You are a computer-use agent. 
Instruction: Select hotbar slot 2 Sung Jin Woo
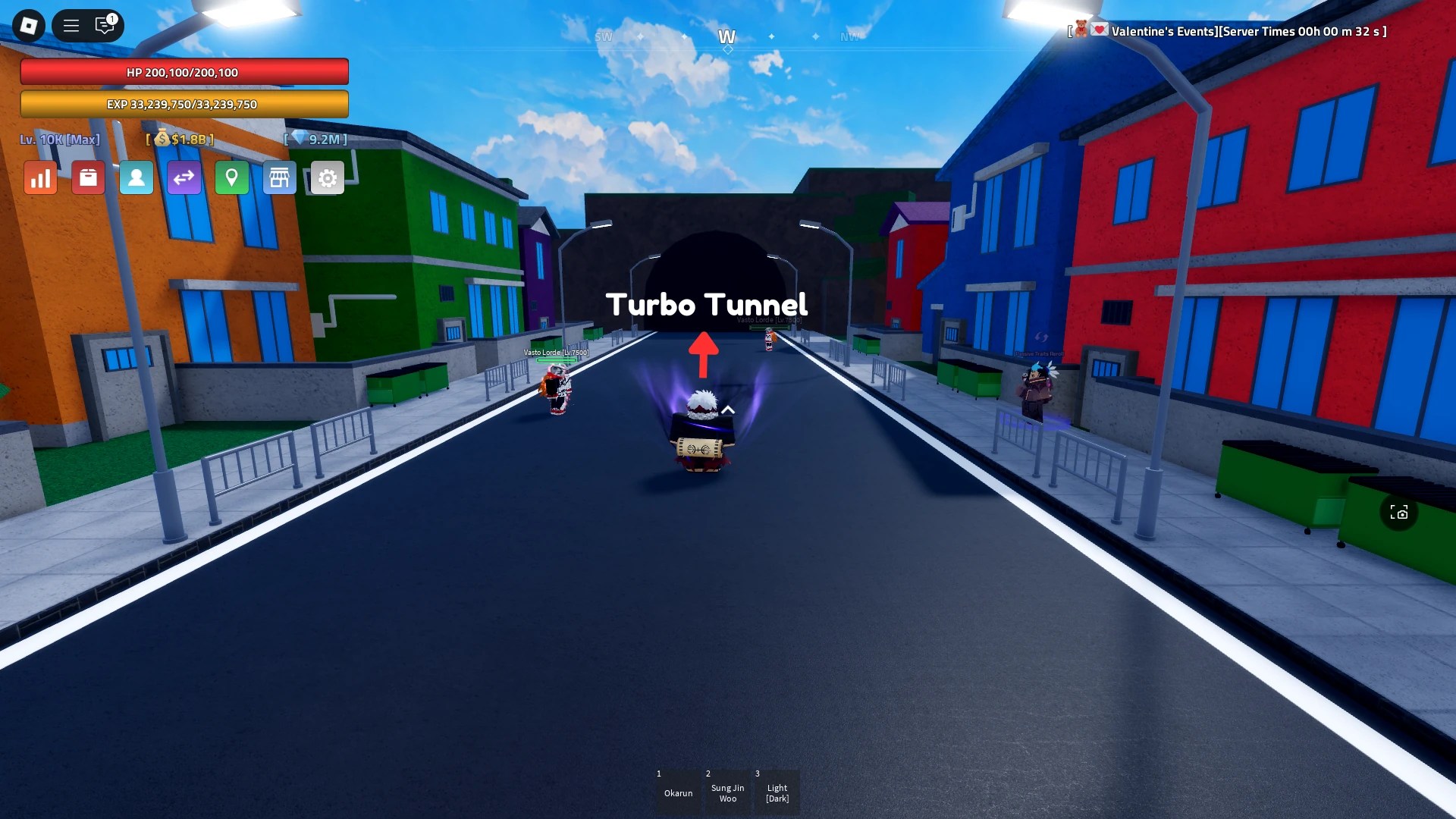[727, 791]
